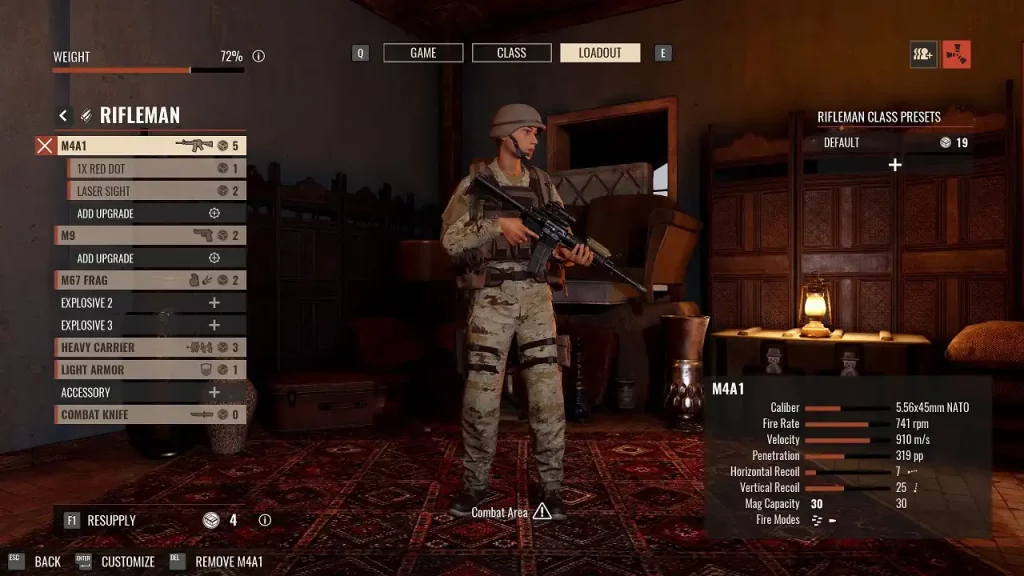
Task: Select the M4A1 primary weapon row
Action: pyautogui.click(x=150, y=146)
